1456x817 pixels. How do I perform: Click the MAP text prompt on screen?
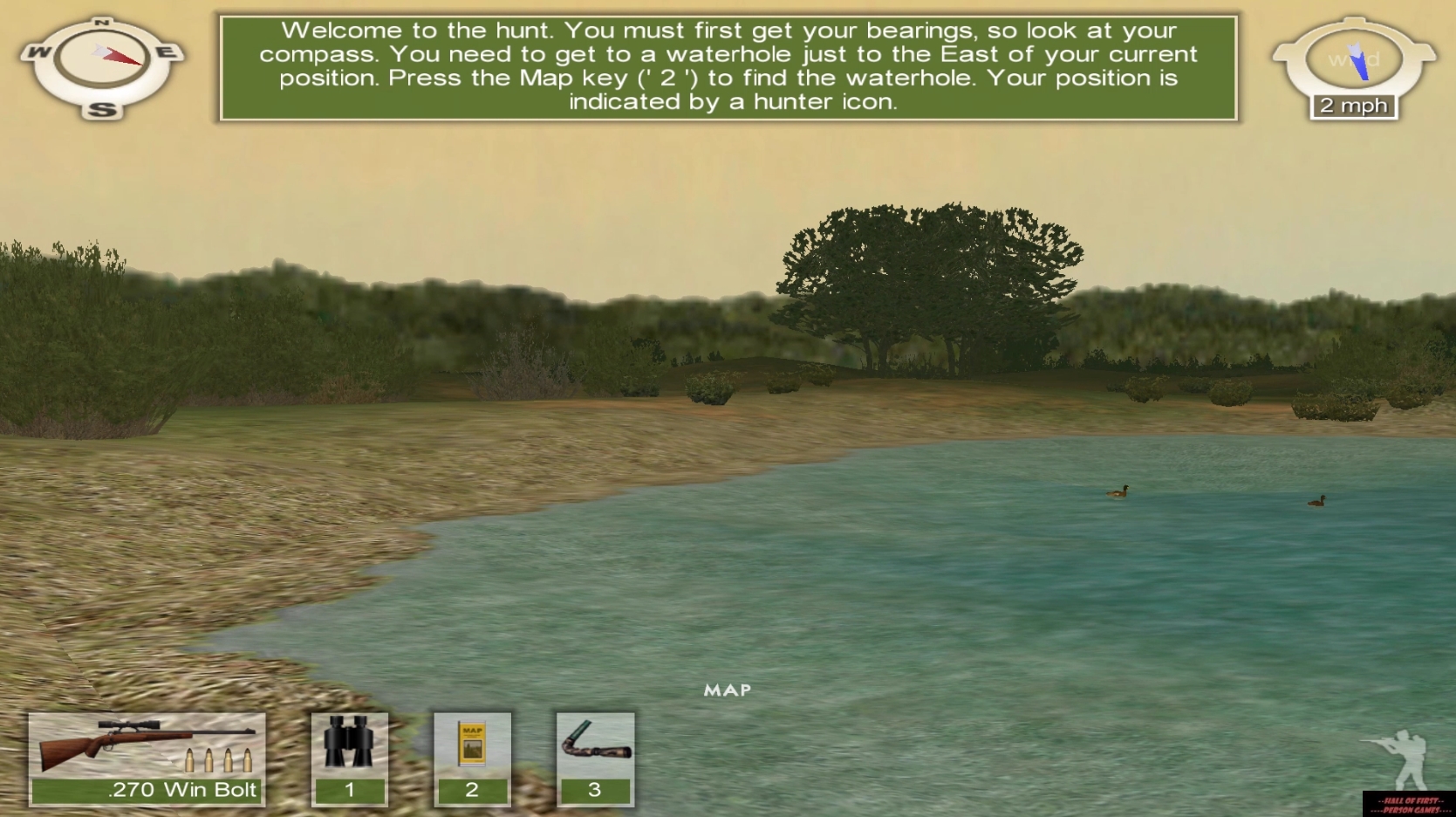727,690
